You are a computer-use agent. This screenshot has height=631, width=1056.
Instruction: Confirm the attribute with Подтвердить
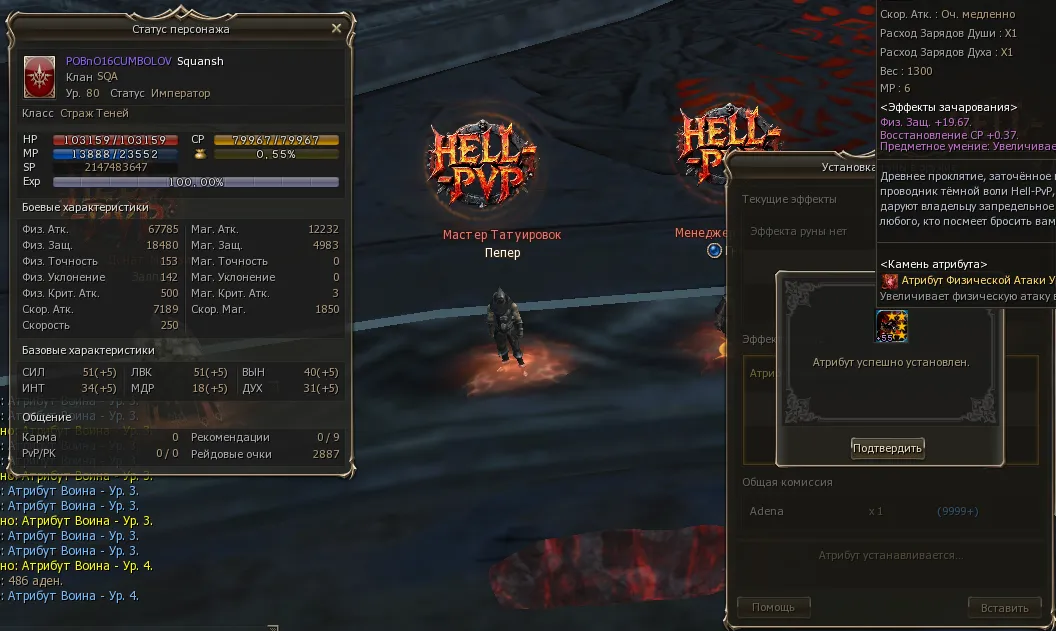pyautogui.click(x=887, y=448)
